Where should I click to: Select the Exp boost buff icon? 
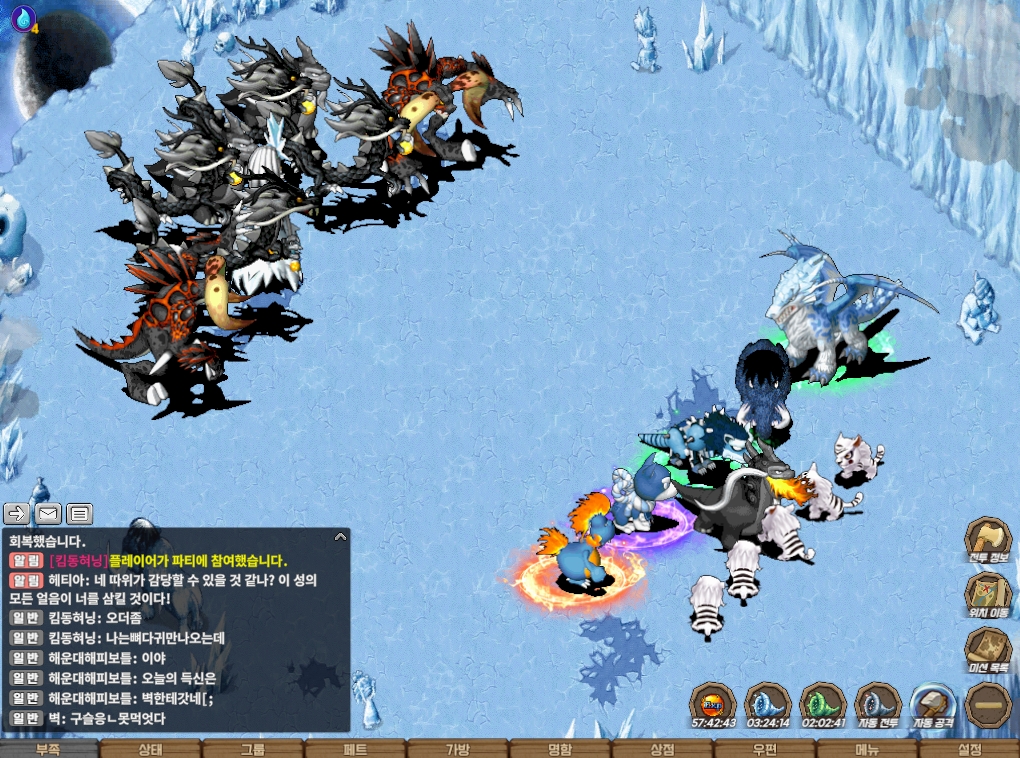tap(713, 703)
